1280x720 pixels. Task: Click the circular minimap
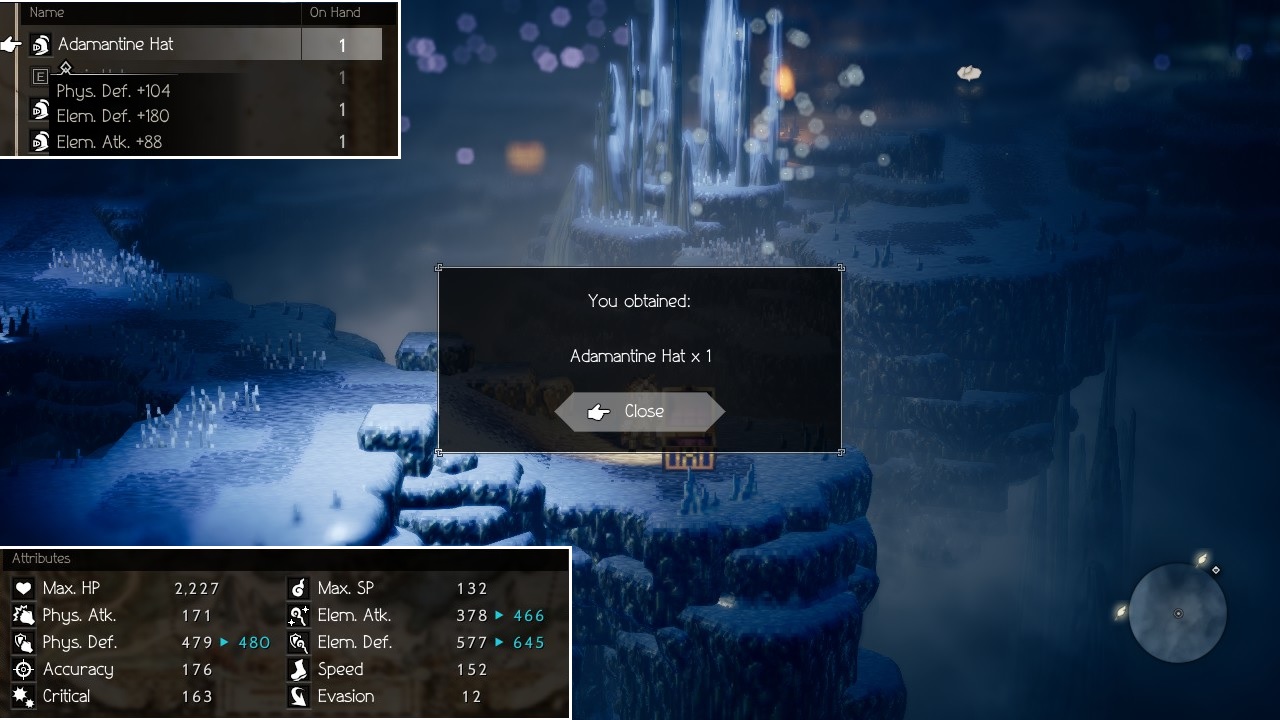1177,613
